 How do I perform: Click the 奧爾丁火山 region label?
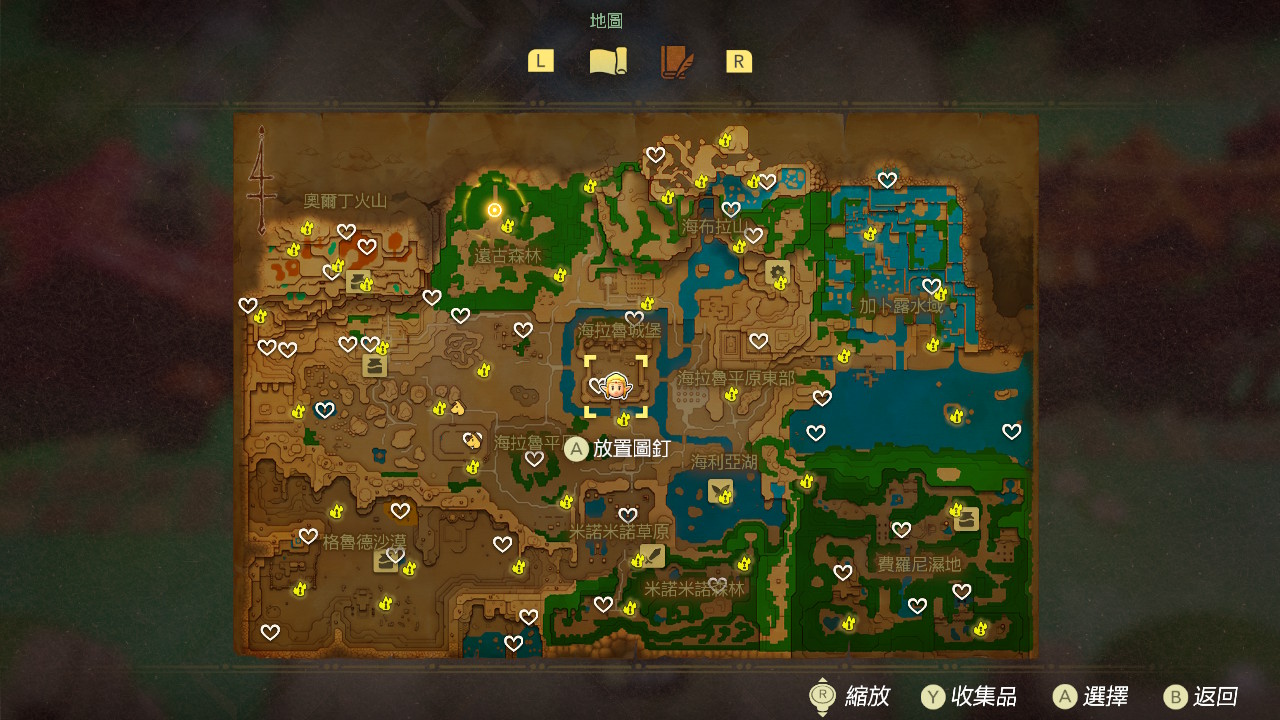point(345,201)
